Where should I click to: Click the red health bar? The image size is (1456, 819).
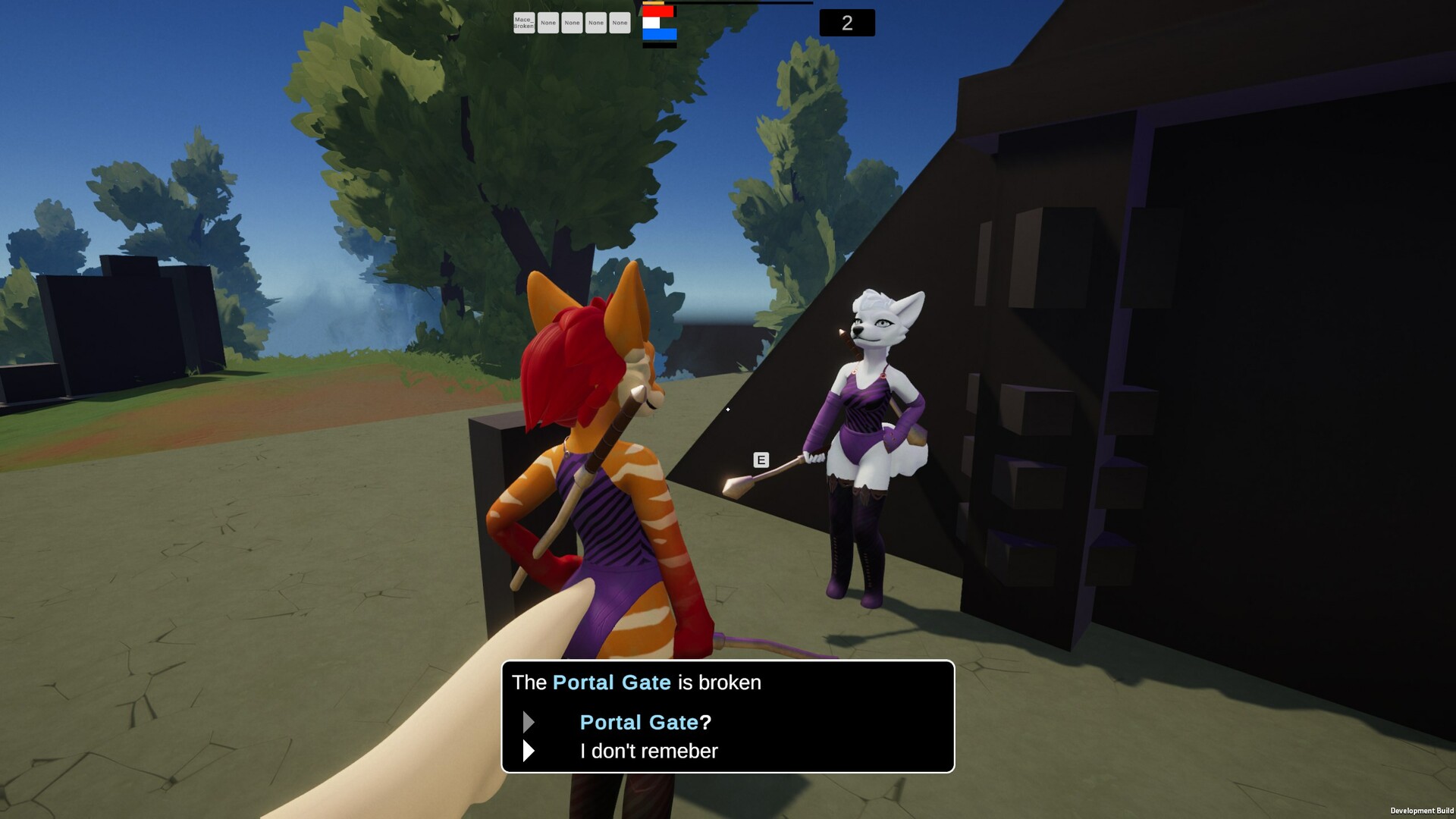click(x=658, y=11)
